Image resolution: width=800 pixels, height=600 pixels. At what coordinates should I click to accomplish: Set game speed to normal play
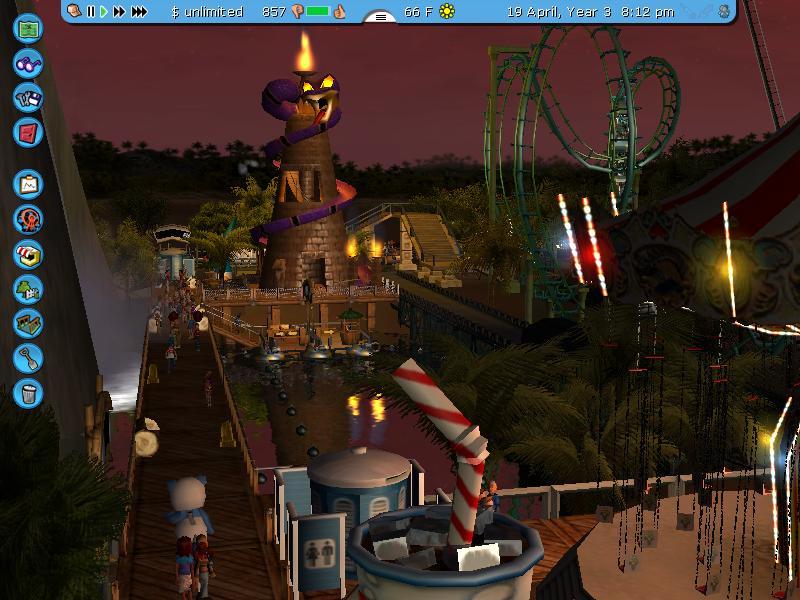pos(103,12)
